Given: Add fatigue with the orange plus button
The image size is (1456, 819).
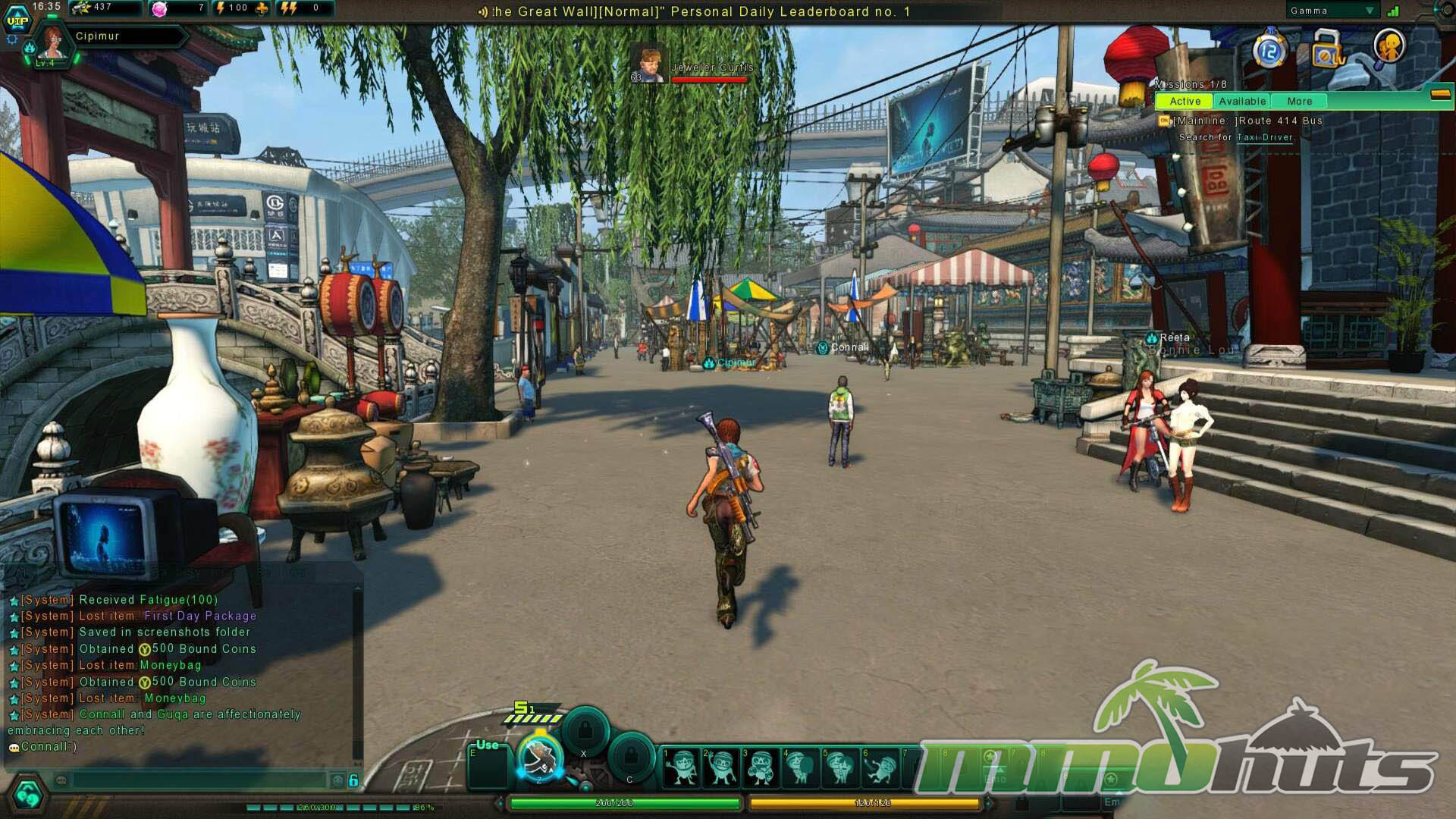Looking at the screenshot, I should tap(262, 8).
